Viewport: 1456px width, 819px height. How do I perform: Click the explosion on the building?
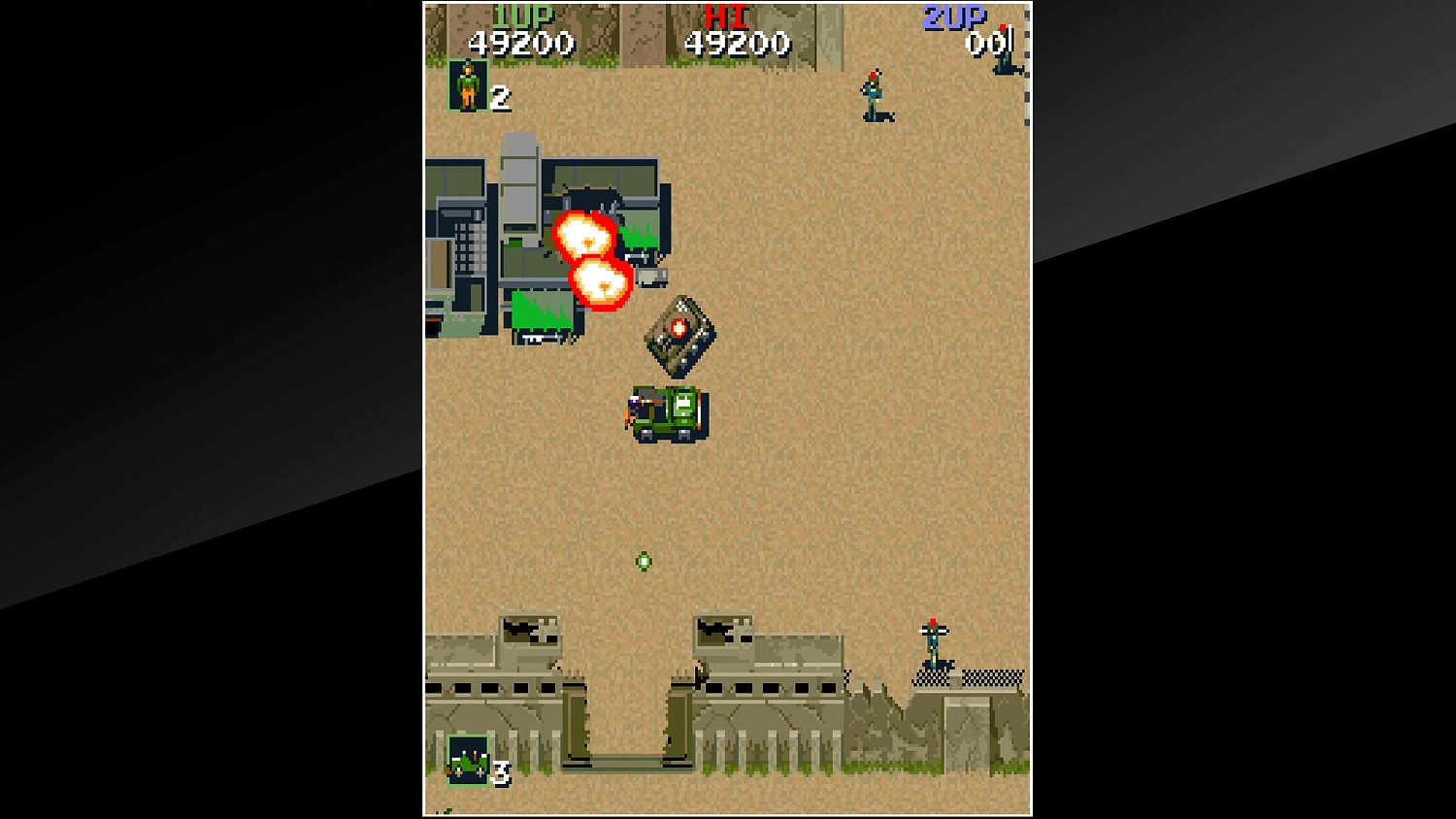tap(583, 235)
